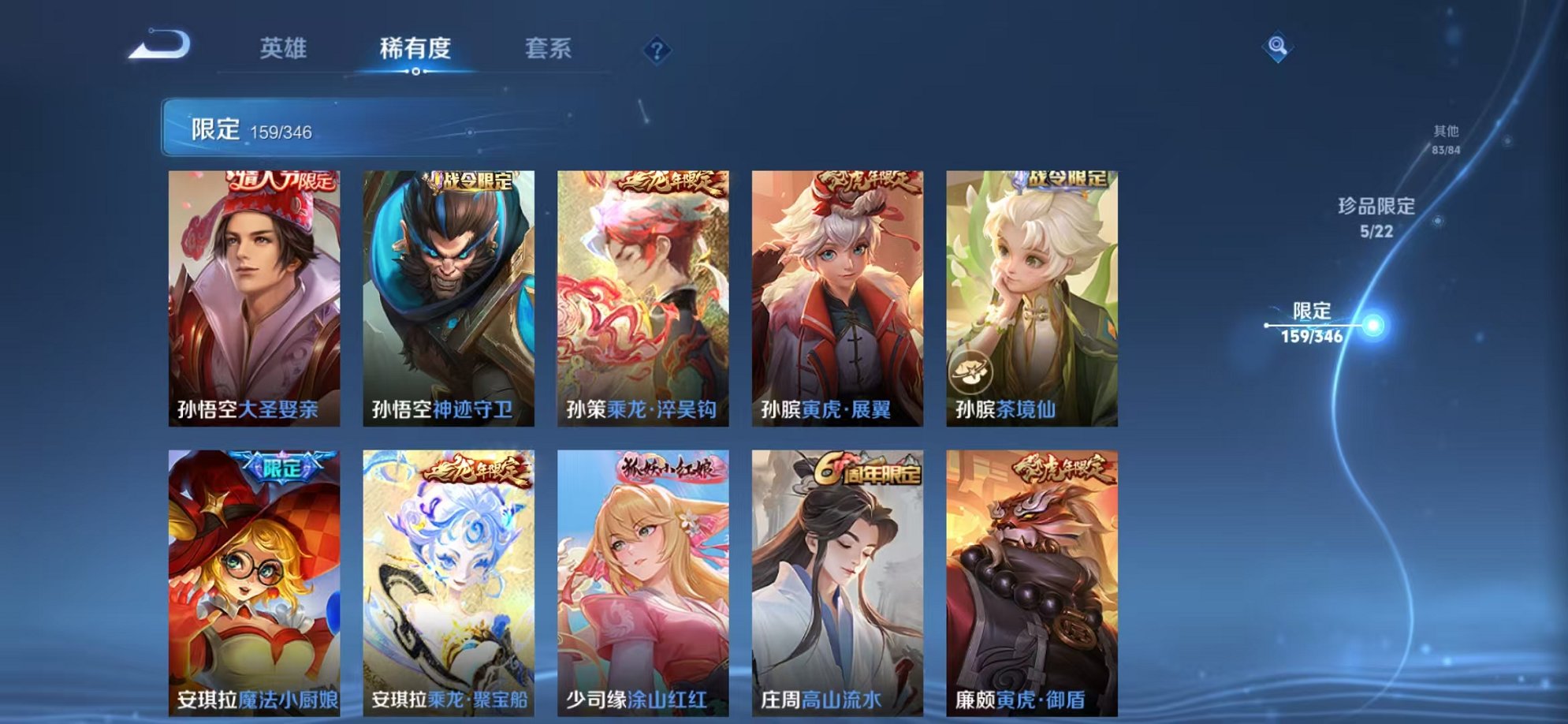Switch to the 套系 tab
The height and width of the screenshot is (724, 1568).
[550, 49]
